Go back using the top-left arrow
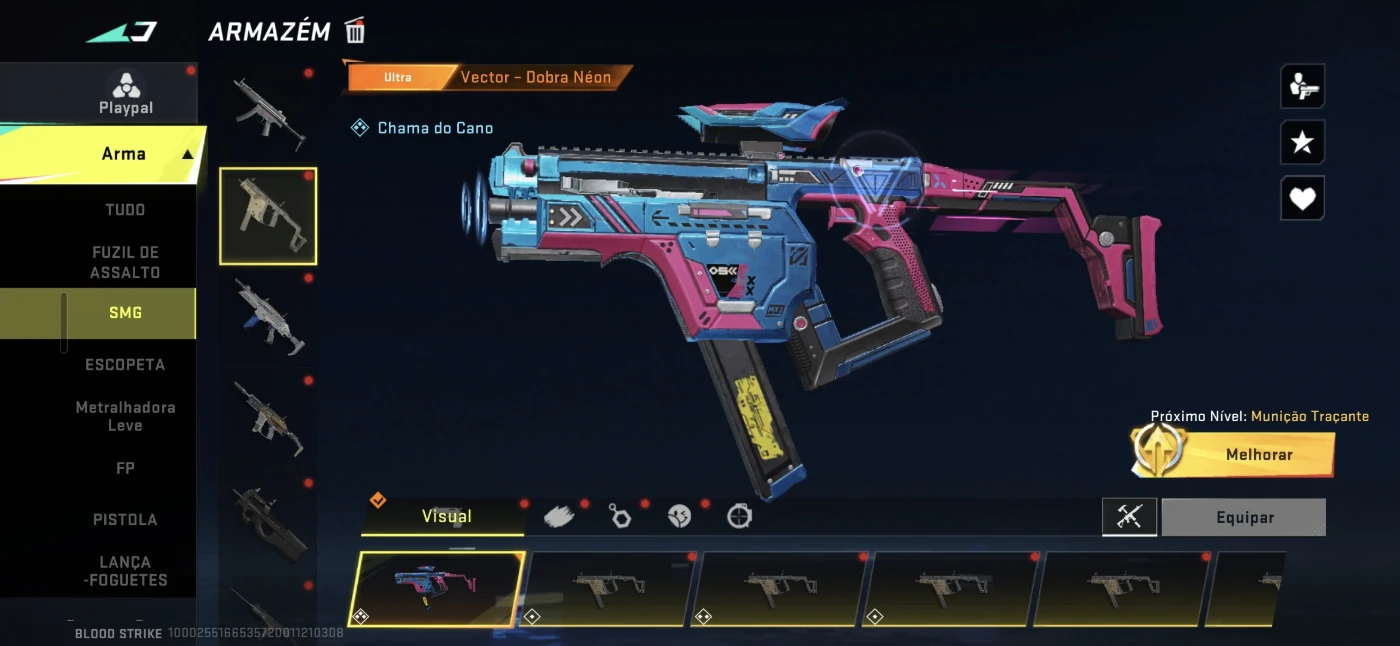Viewport: 1400px width, 646px height. click(120, 32)
